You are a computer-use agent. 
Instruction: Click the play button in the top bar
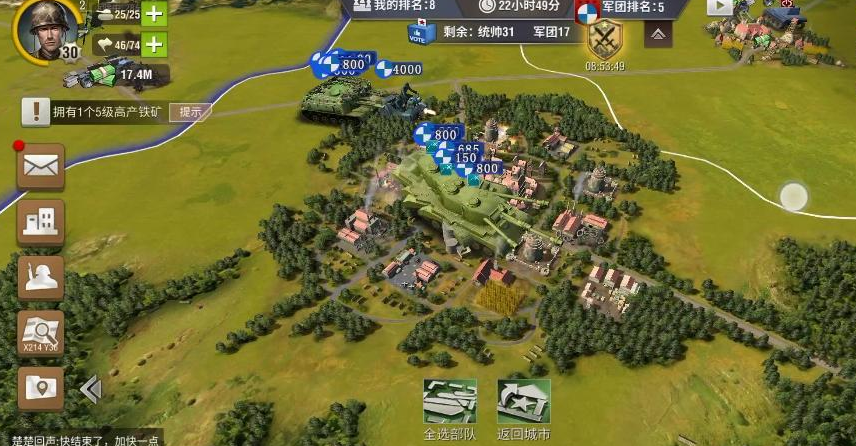pyautogui.click(x=720, y=6)
